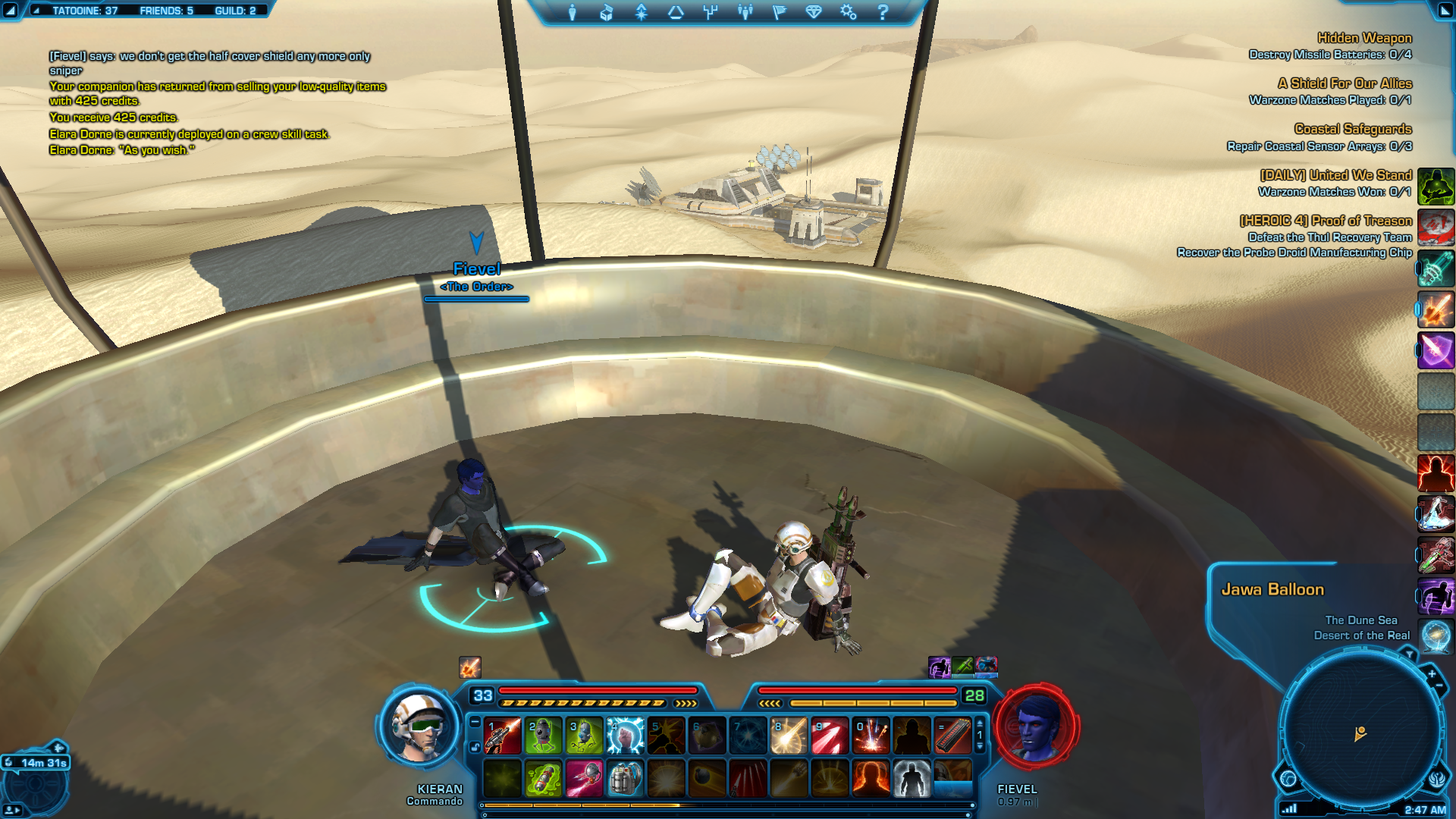Open the minimap filter funnel
The image size is (1456, 819).
pos(1409,653)
